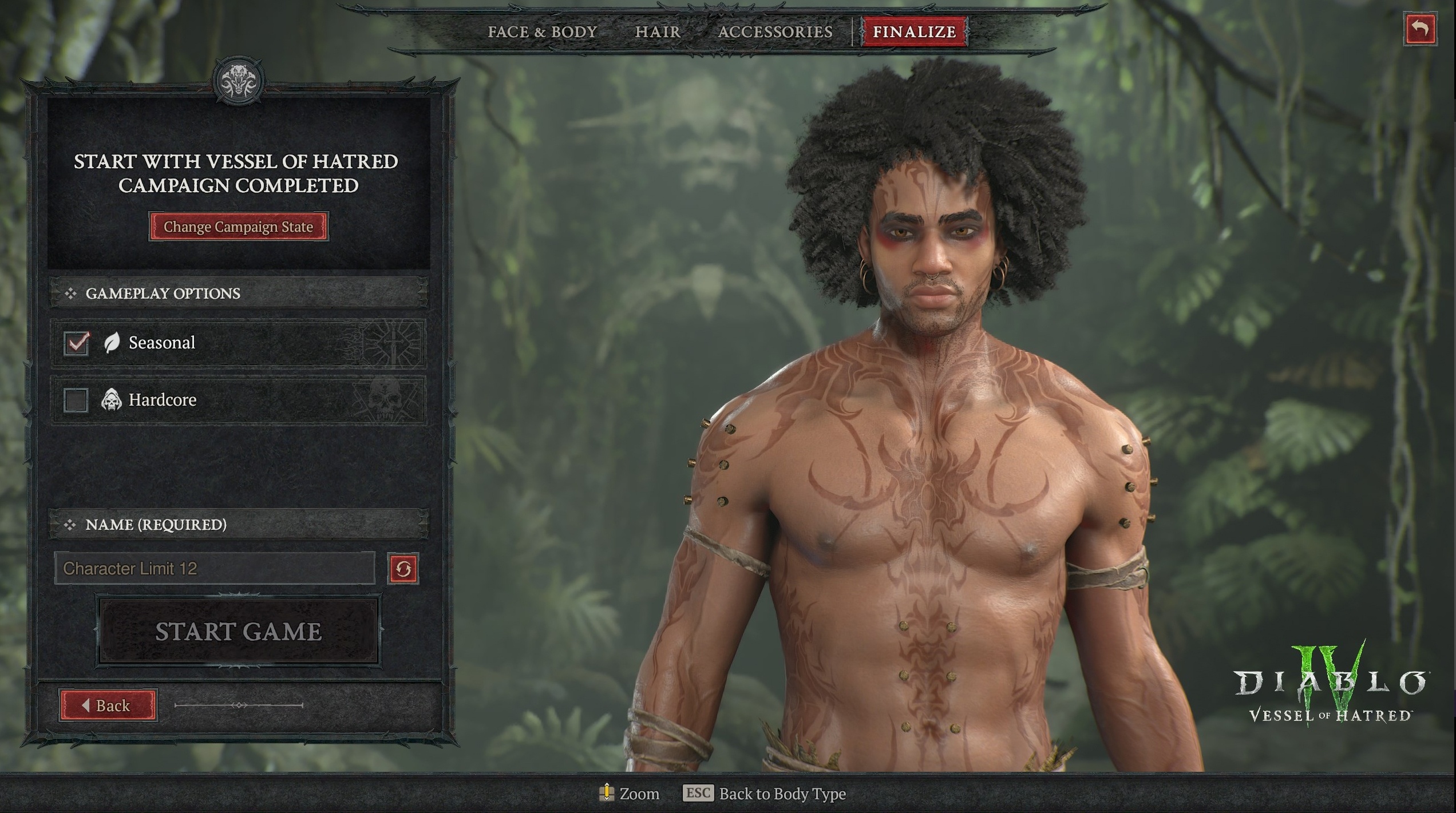Go to the Accessories tab
Viewport: 1456px width, 813px height.
775,32
